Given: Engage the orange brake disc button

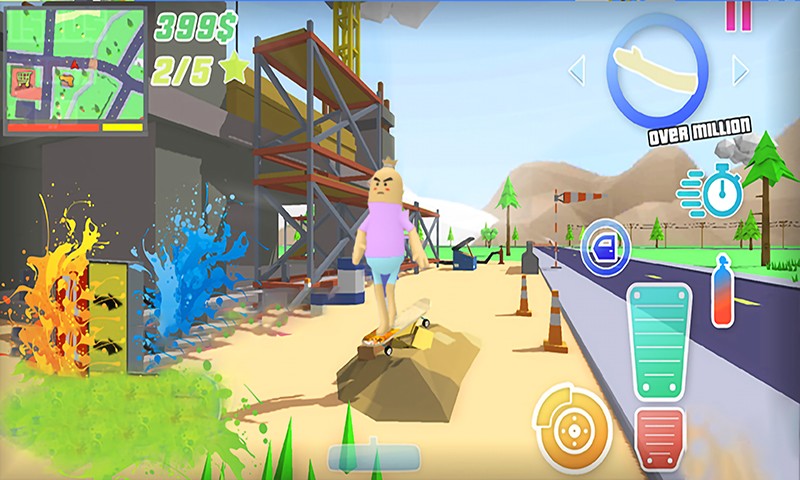Looking at the screenshot, I should [572, 424].
